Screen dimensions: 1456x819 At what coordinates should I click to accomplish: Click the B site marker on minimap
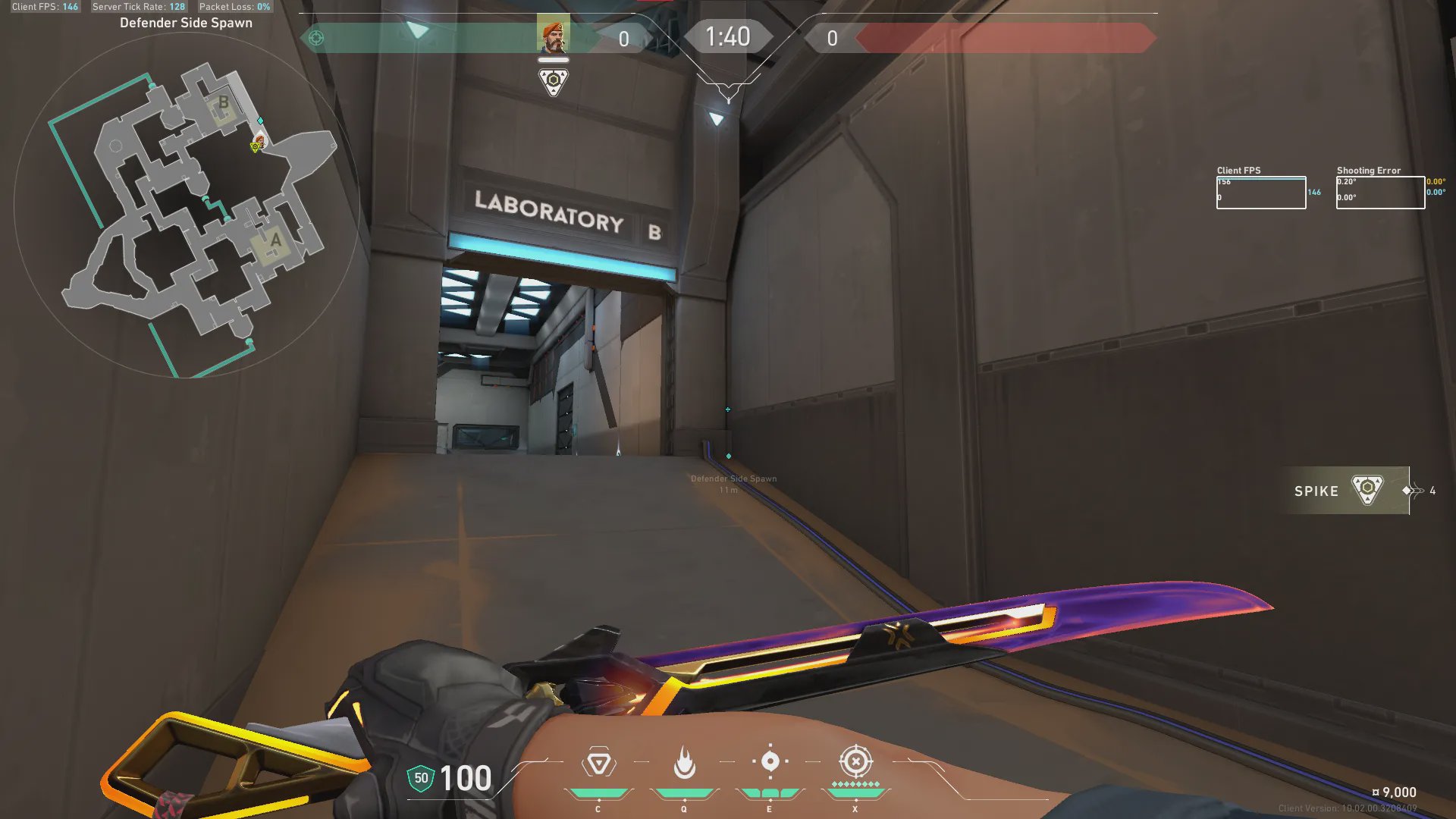223,103
